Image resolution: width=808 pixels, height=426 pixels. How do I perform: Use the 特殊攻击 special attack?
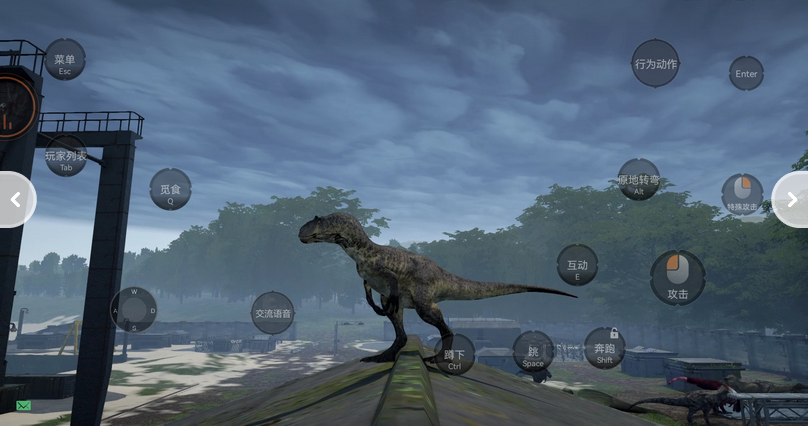tap(742, 194)
